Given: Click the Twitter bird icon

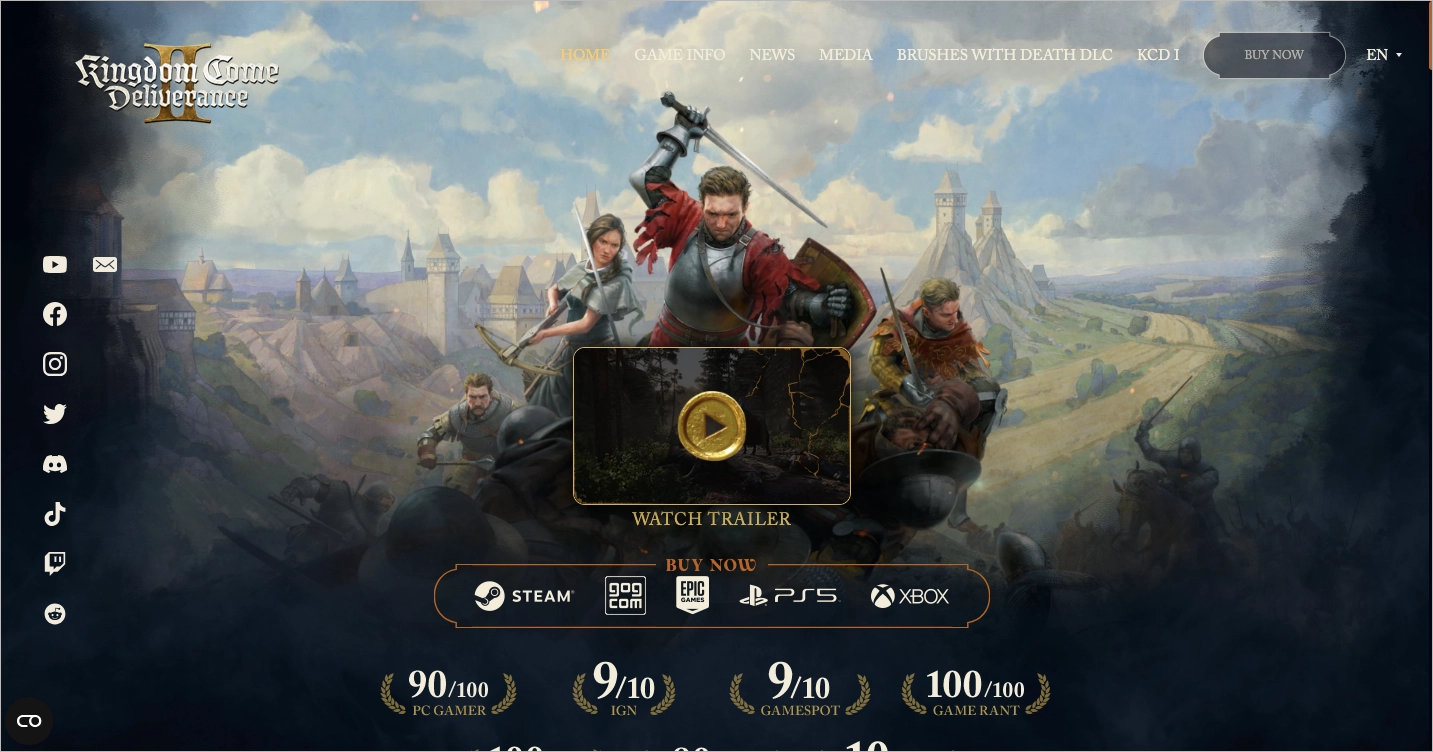Looking at the screenshot, I should click(x=55, y=414).
